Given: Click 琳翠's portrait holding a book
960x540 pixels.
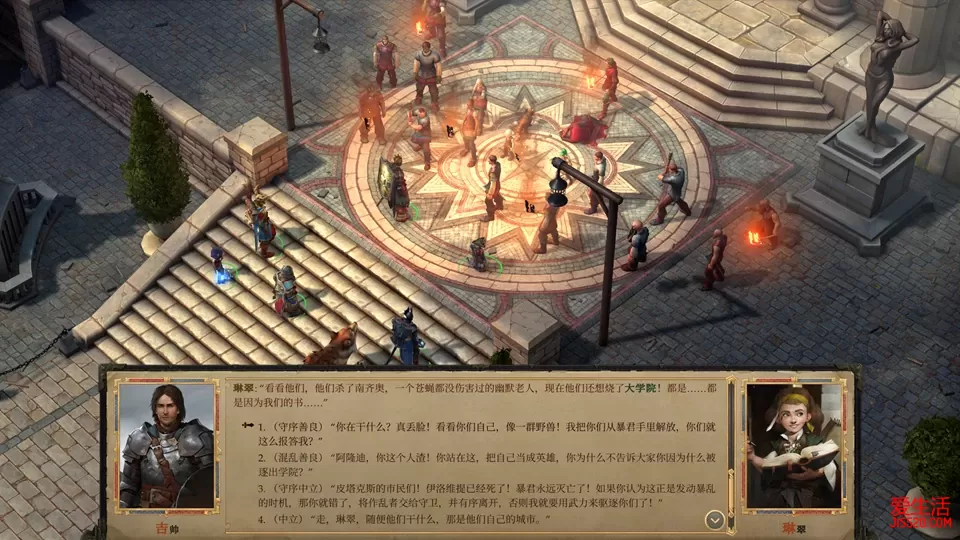Looking at the screenshot, I should click(794, 445).
